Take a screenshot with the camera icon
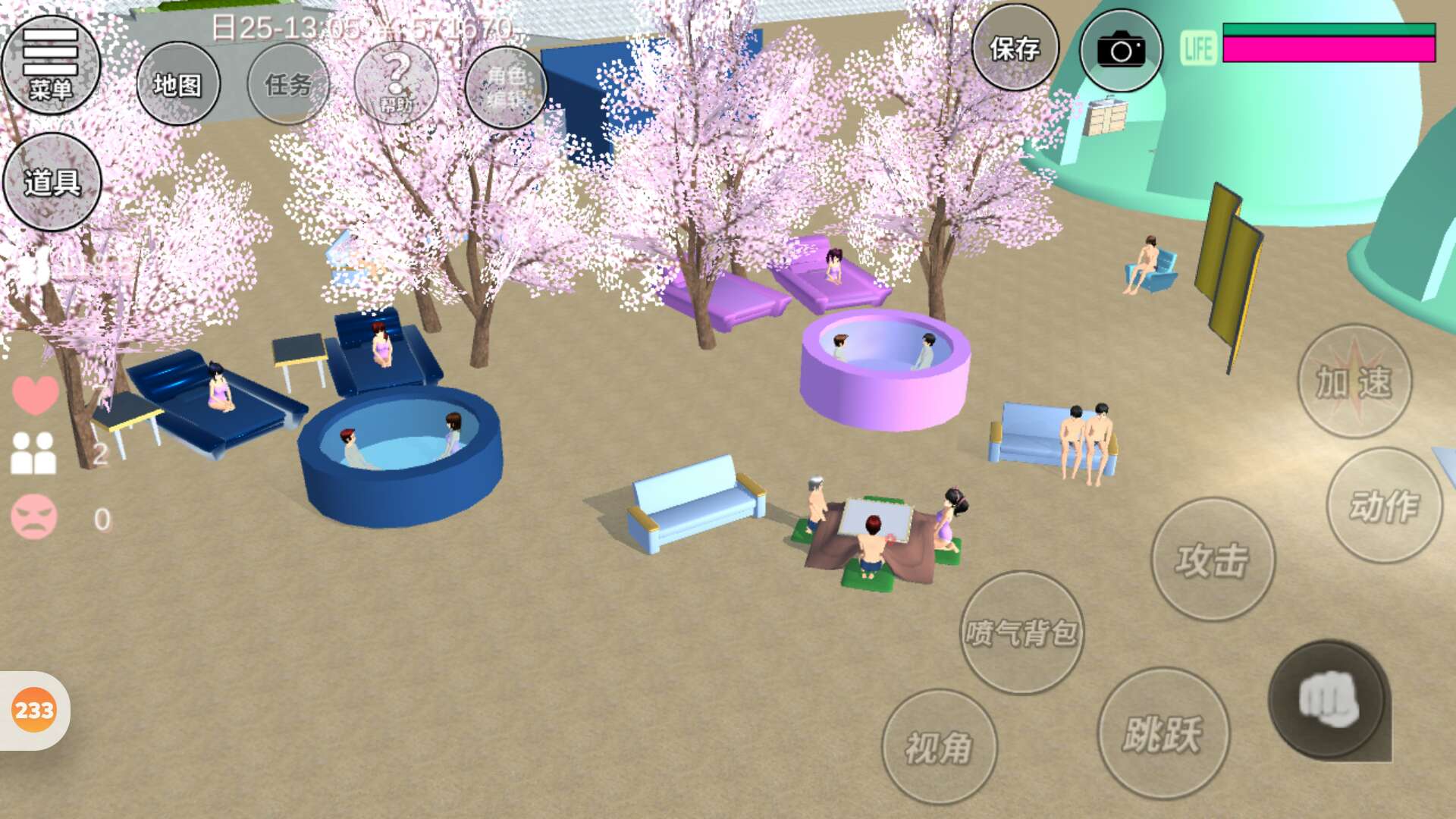The height and width of the screenshot is (819, 1456). (x=1121, y=51)
